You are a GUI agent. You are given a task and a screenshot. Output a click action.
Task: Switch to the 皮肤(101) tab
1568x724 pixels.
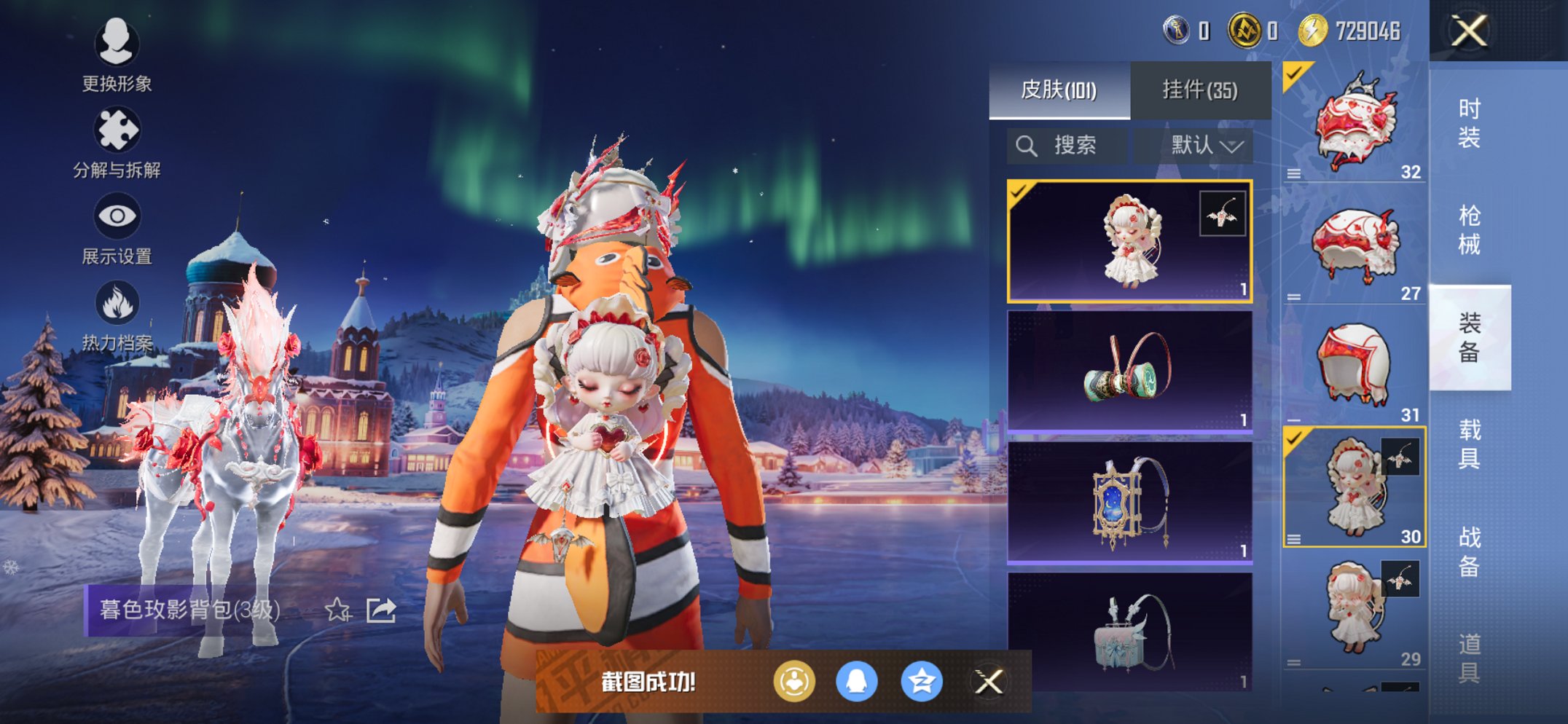pyautogui.click(x=1059, y=90)
